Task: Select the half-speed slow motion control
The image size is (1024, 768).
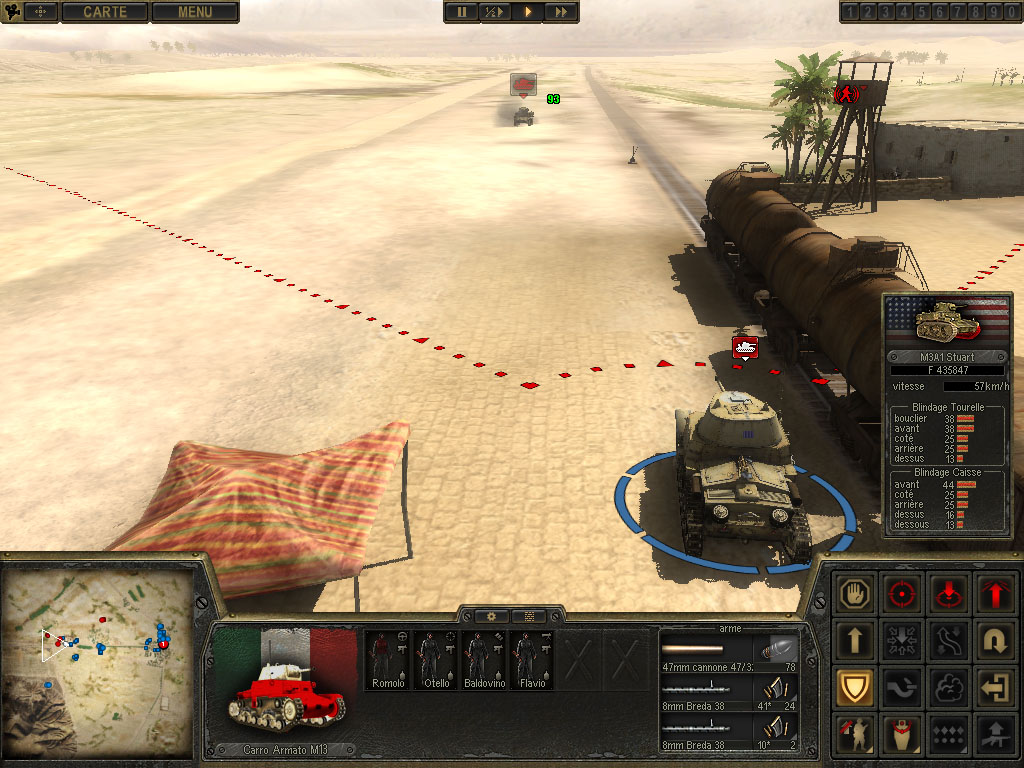Action: pyautogui.click(x=494, y=12)
